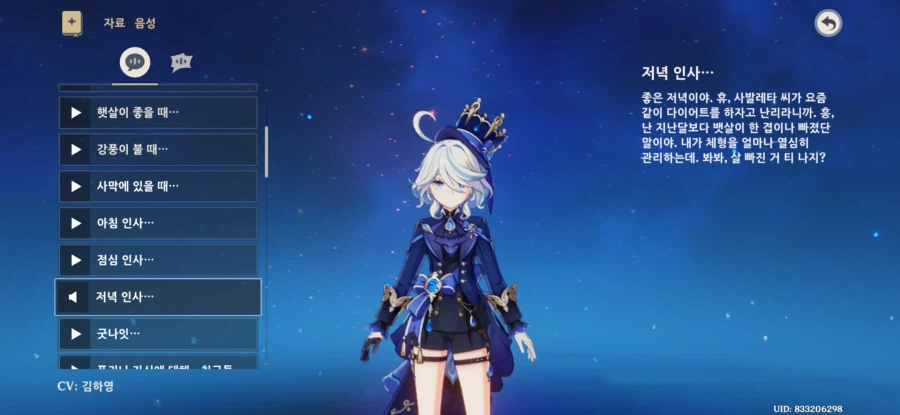Image resolution: width=900 pixels, height=415 pixels.
Task: Switch to the second speech-bubble voice tab
Action: coord(181,62)
